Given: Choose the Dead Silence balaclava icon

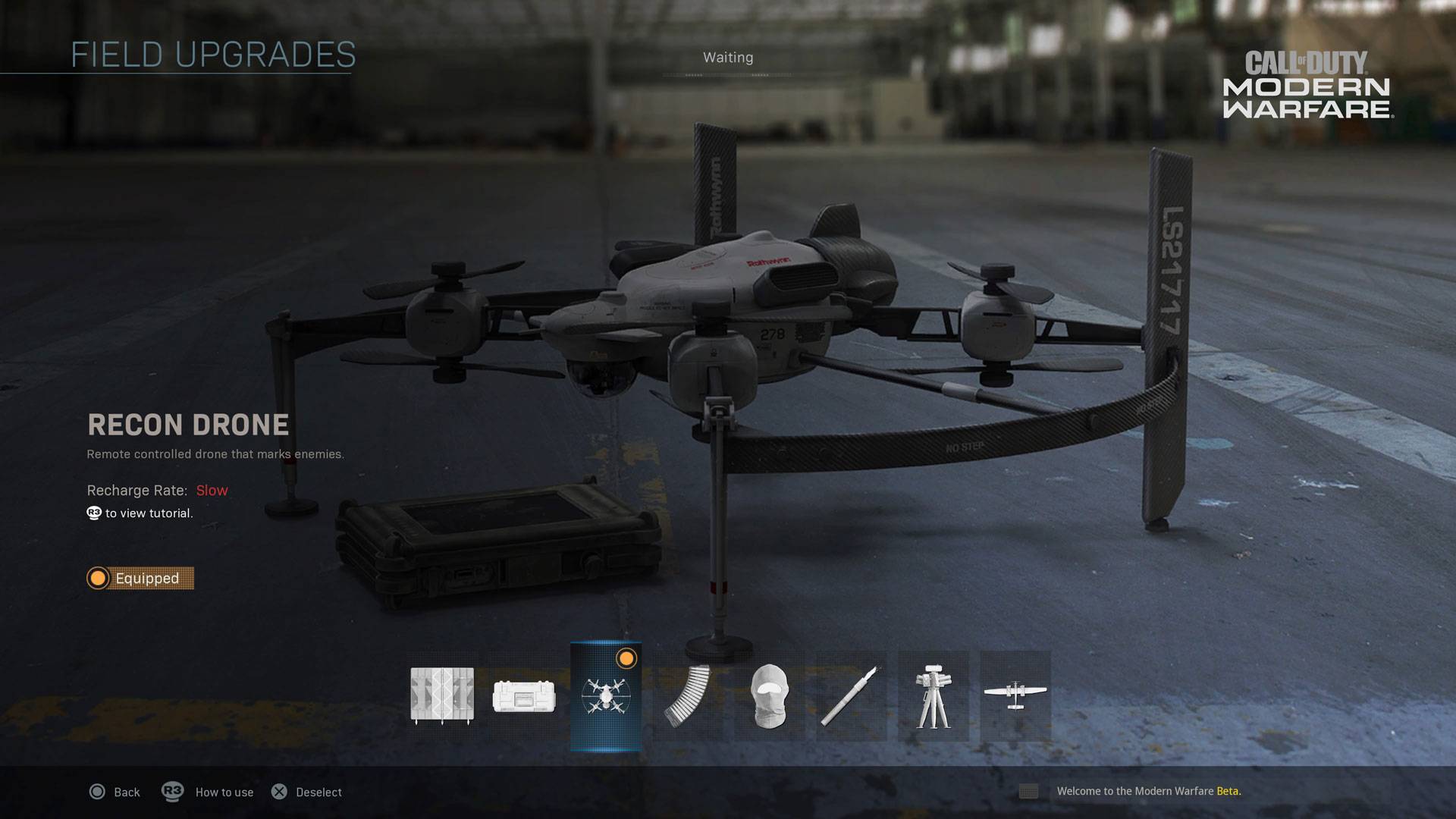Looking at the screenshot, I should [769, 695].
